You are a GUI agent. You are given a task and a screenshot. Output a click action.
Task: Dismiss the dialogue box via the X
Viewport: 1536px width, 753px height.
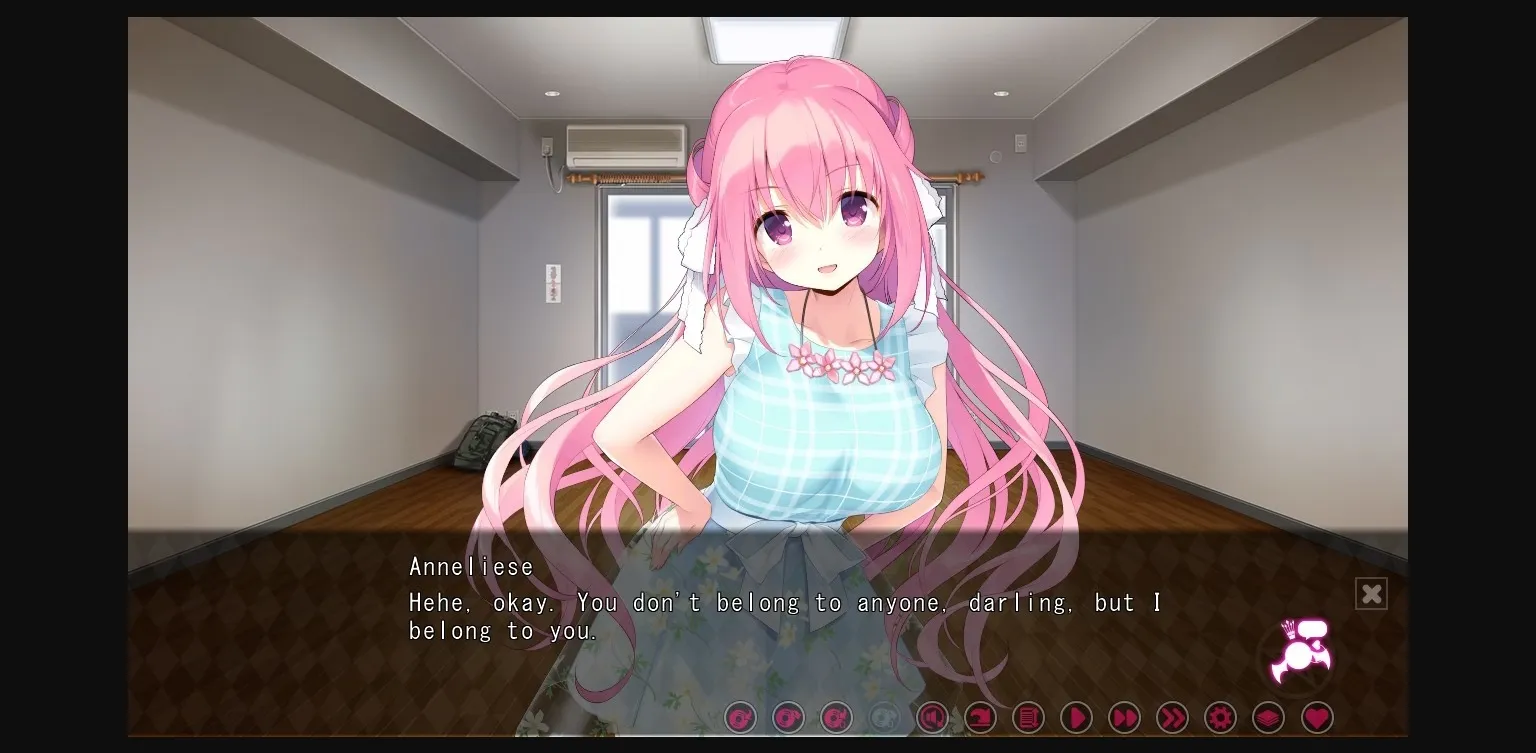click(1371, 593)
